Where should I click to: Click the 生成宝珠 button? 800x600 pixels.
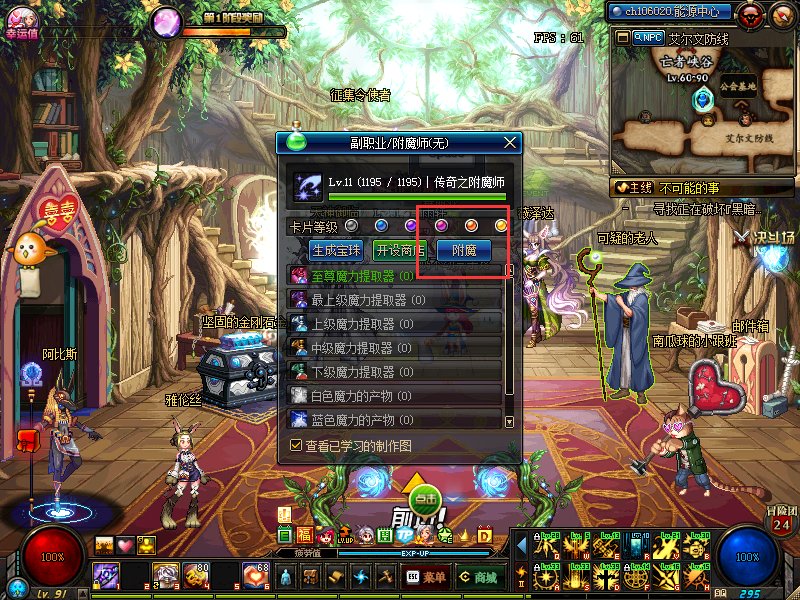pyautogui.click(x=336, y=250)
